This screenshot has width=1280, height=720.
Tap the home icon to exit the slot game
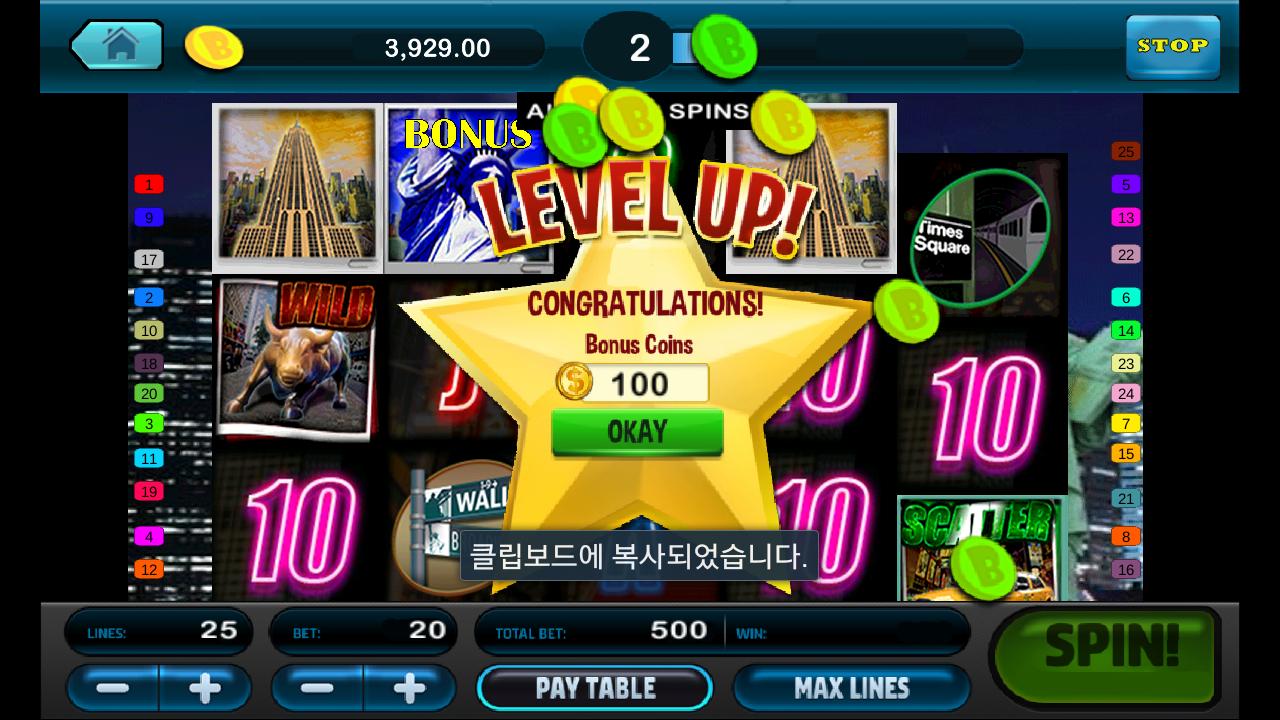117,46
